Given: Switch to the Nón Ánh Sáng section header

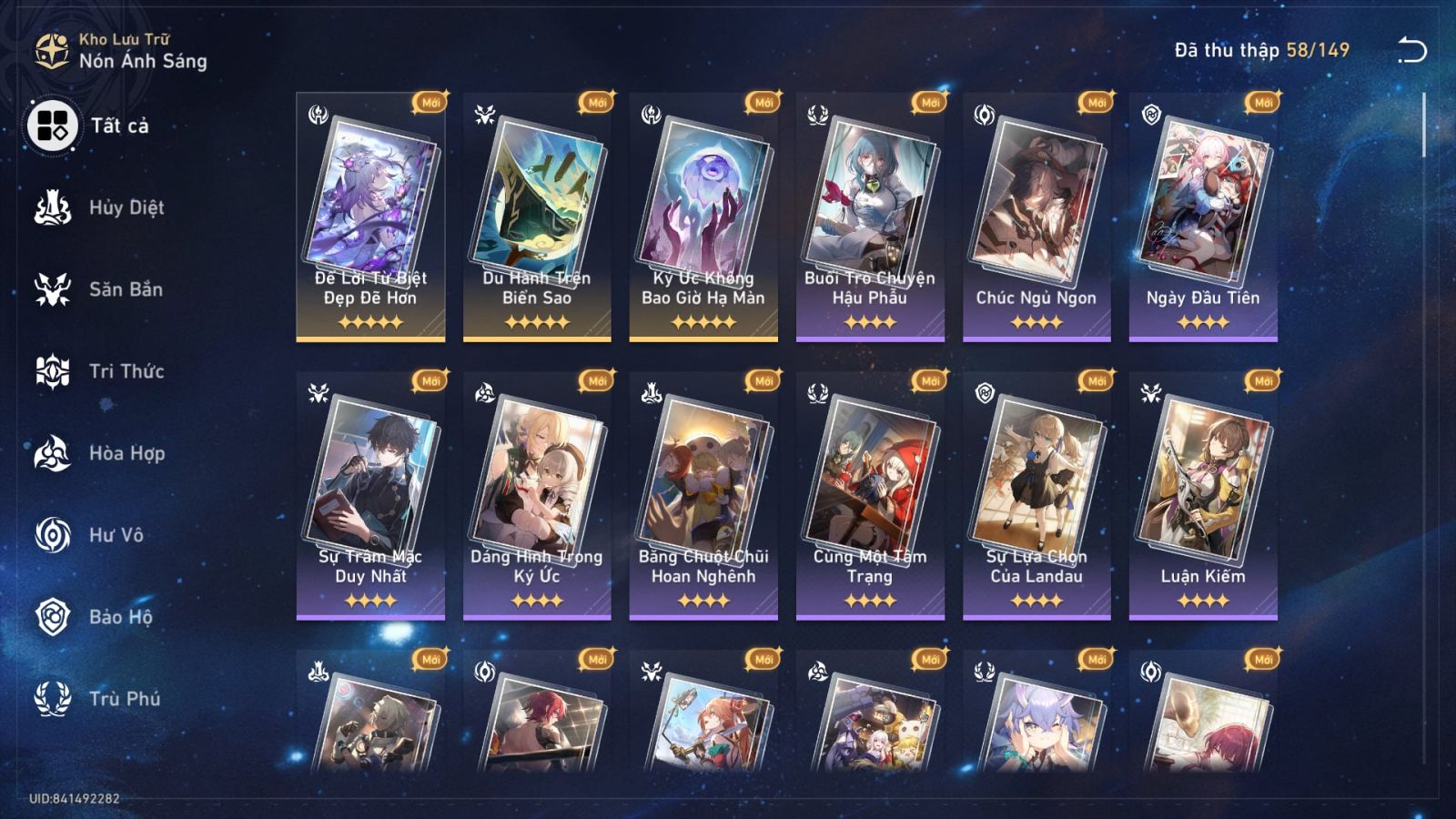Looking at the screenshot, I should point(141,62).
